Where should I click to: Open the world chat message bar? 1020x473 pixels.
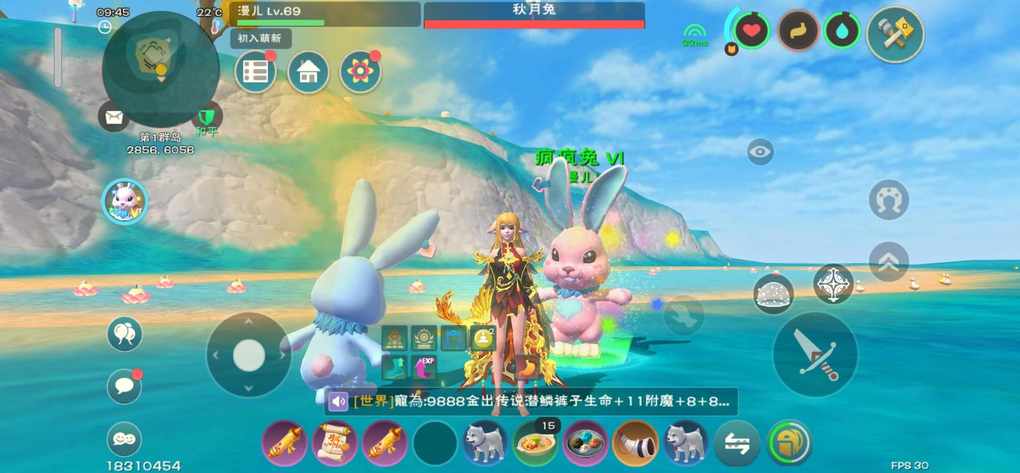coord(532,402)
